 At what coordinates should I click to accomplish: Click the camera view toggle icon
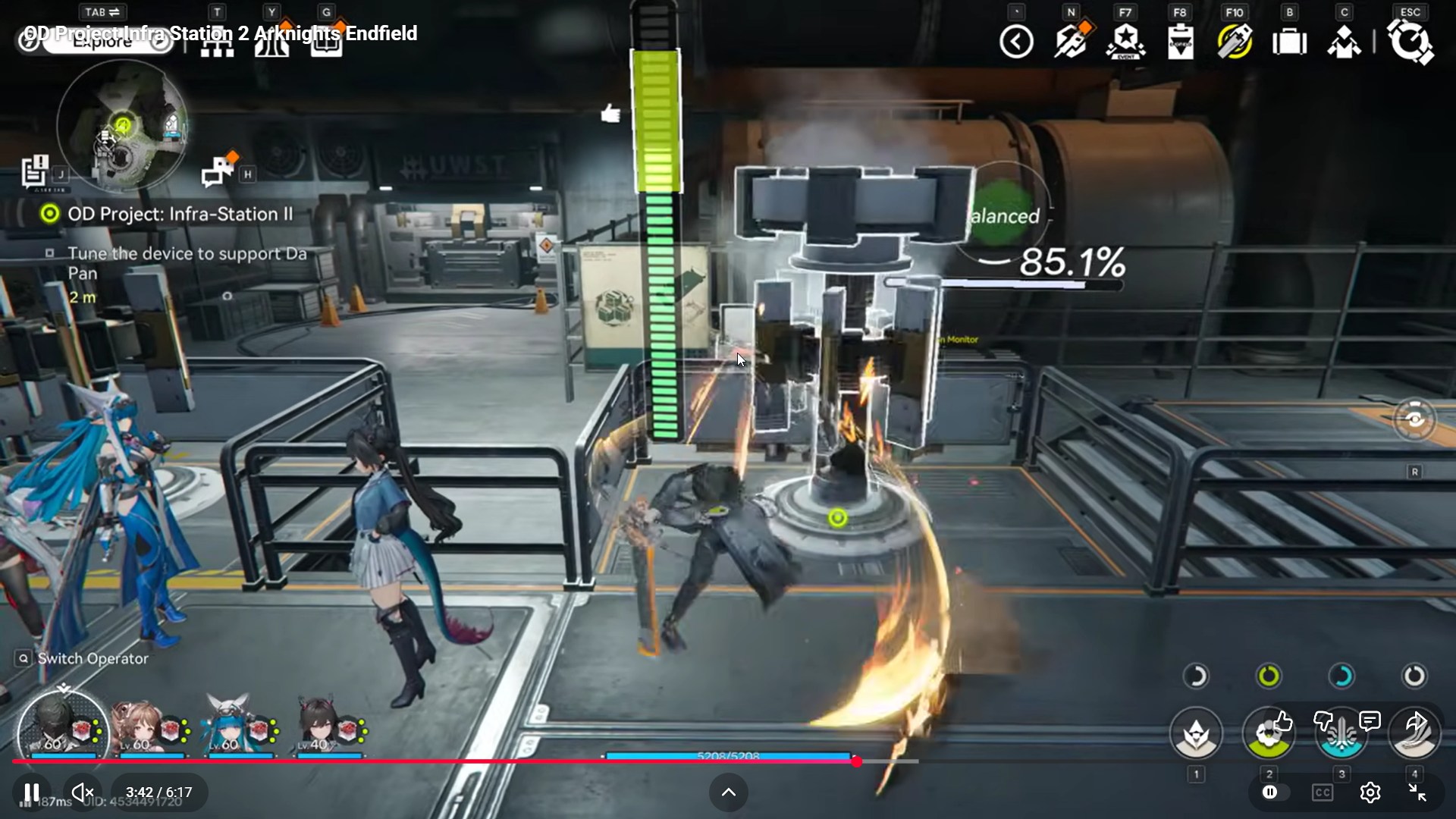point(1414,419)
